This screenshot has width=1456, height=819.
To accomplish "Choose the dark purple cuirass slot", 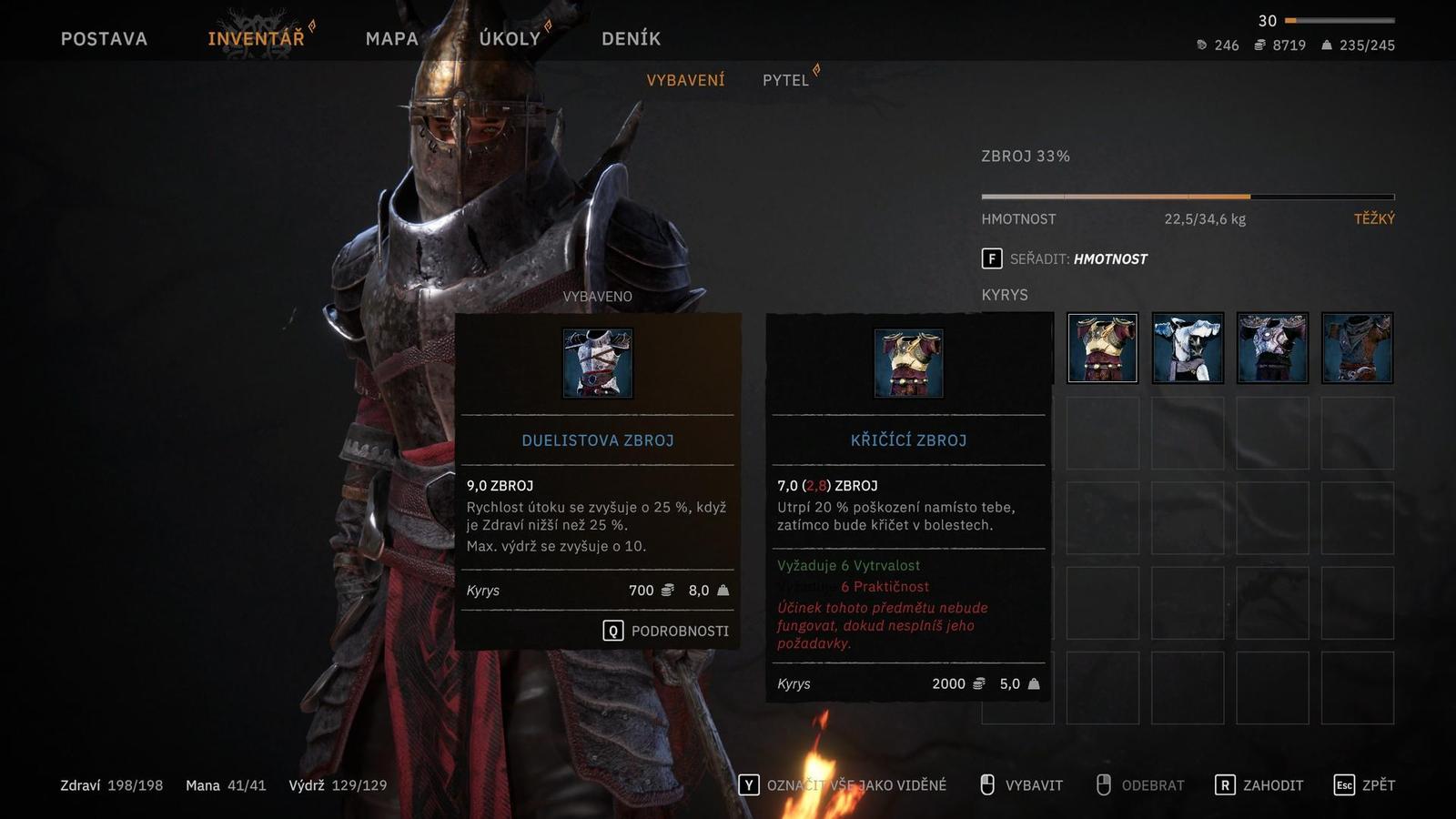I will [x=1272, y=348].
